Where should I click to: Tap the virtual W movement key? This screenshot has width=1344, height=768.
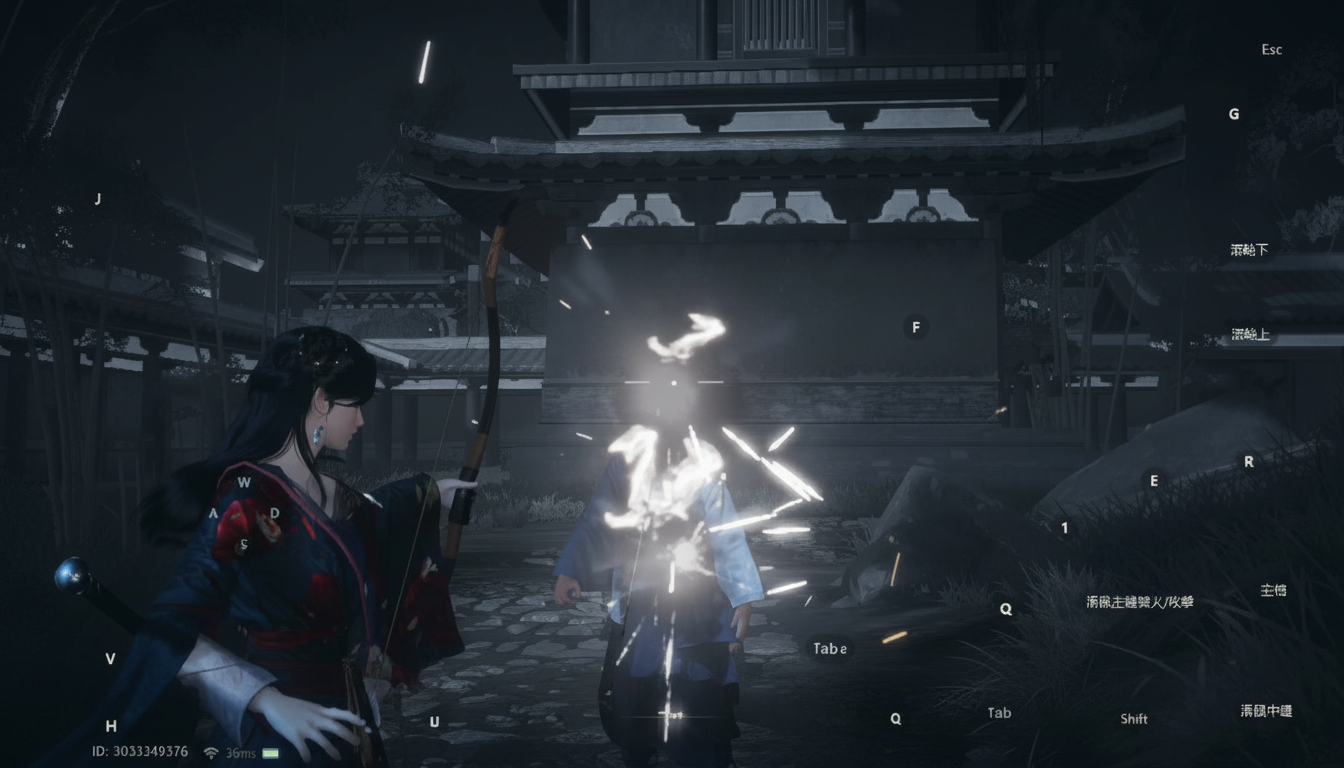(x=244, y=482)
